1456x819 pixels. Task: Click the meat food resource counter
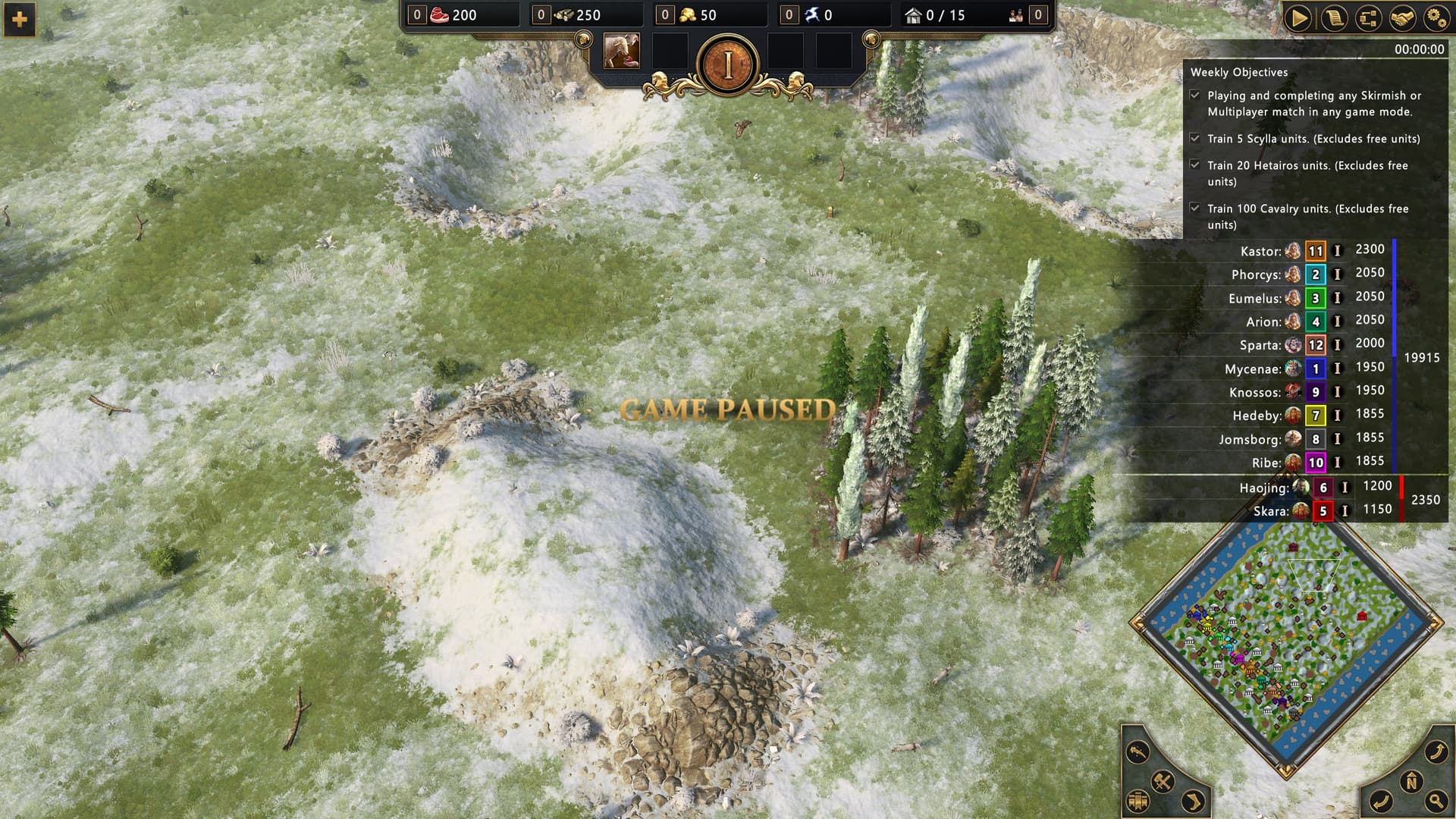coord(453,15)
